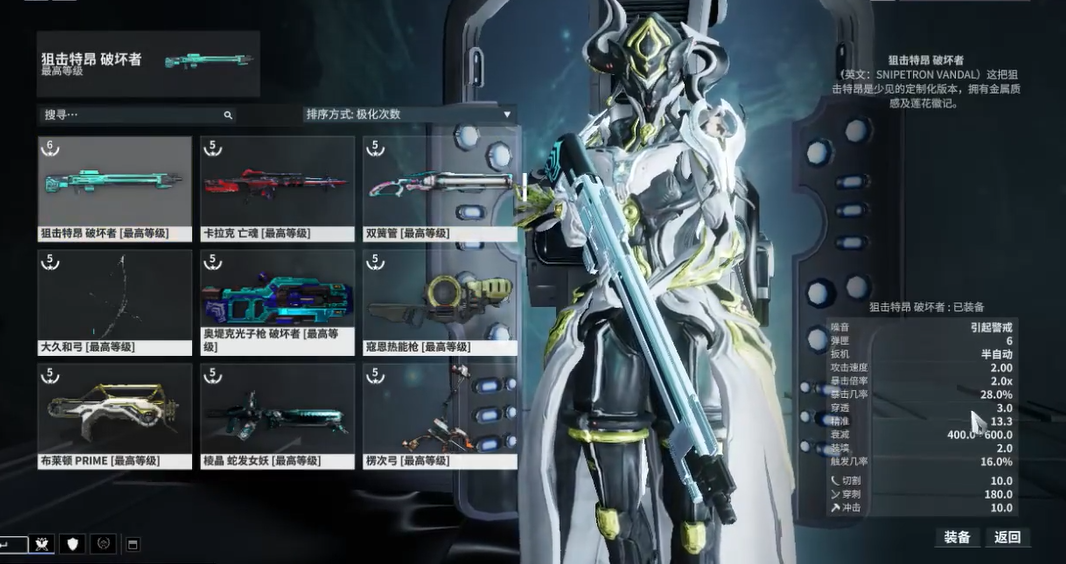Click the 装备 equip button
1066x564 pixels.
pyautogui.click(x=957, y=537)
